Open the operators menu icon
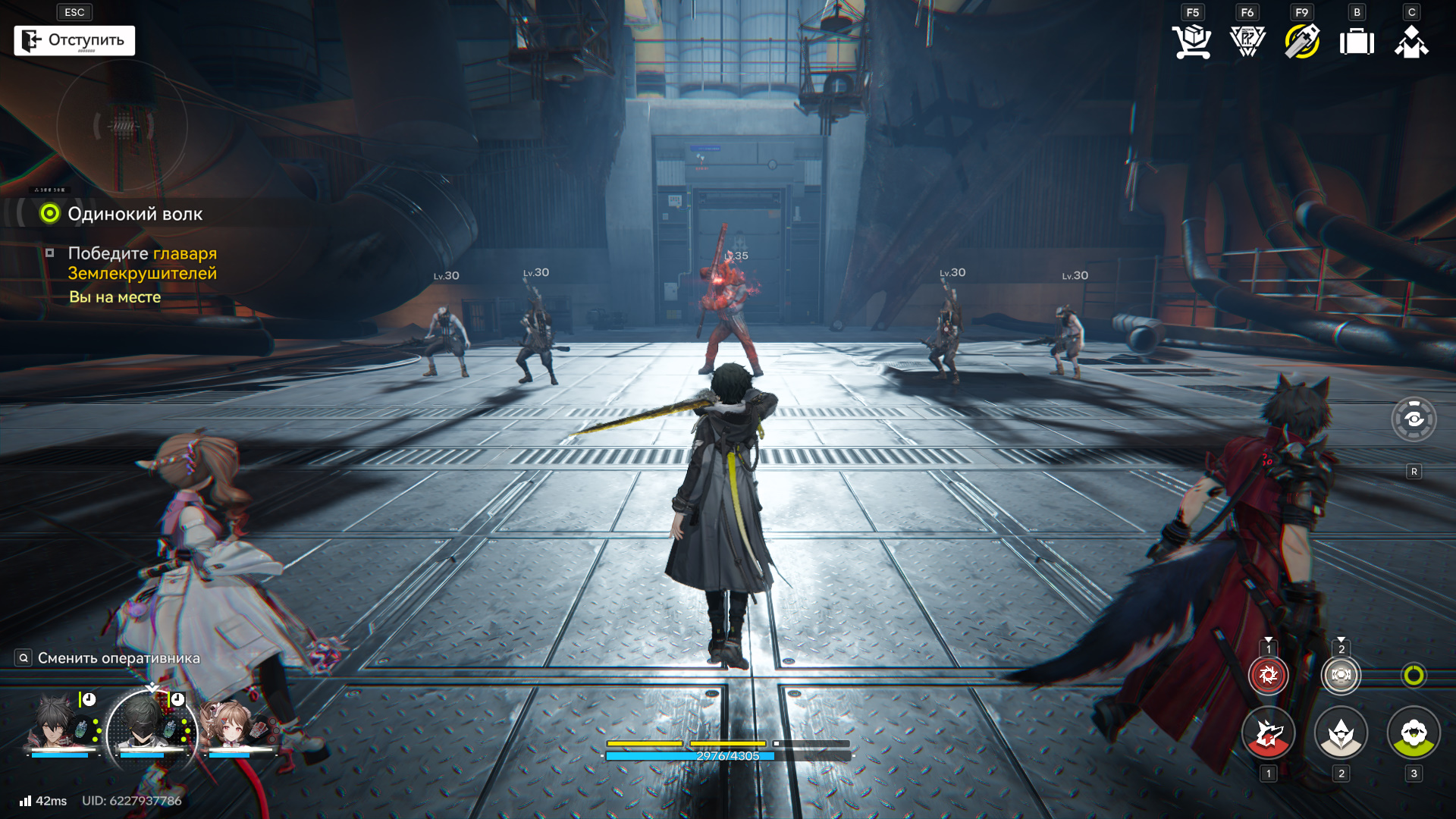Viewport: 1456px width, 819px height. pyautogui.click(x=1411, y=41)
